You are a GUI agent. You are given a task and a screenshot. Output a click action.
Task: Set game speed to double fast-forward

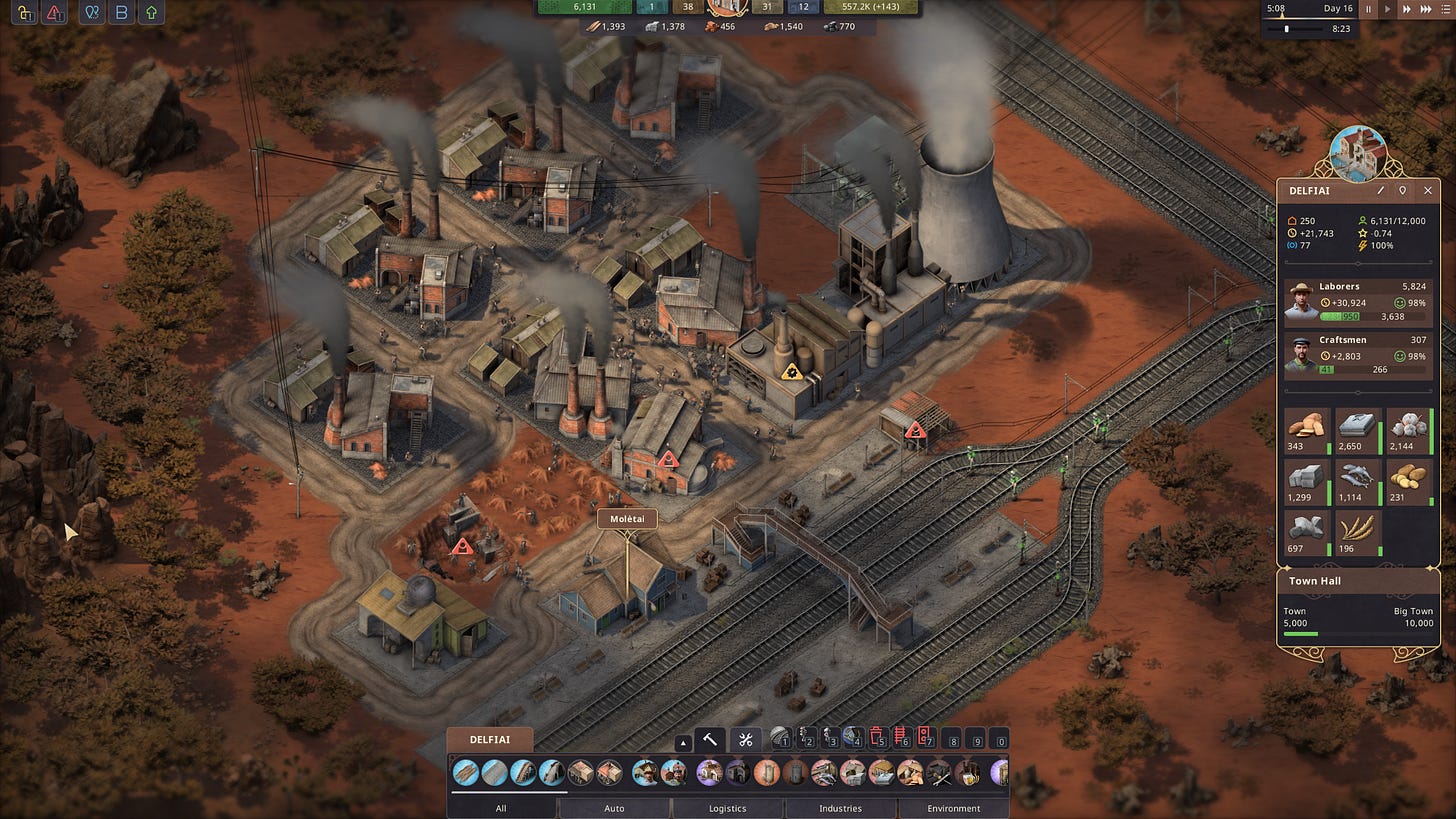click(x=1406, y=9)
